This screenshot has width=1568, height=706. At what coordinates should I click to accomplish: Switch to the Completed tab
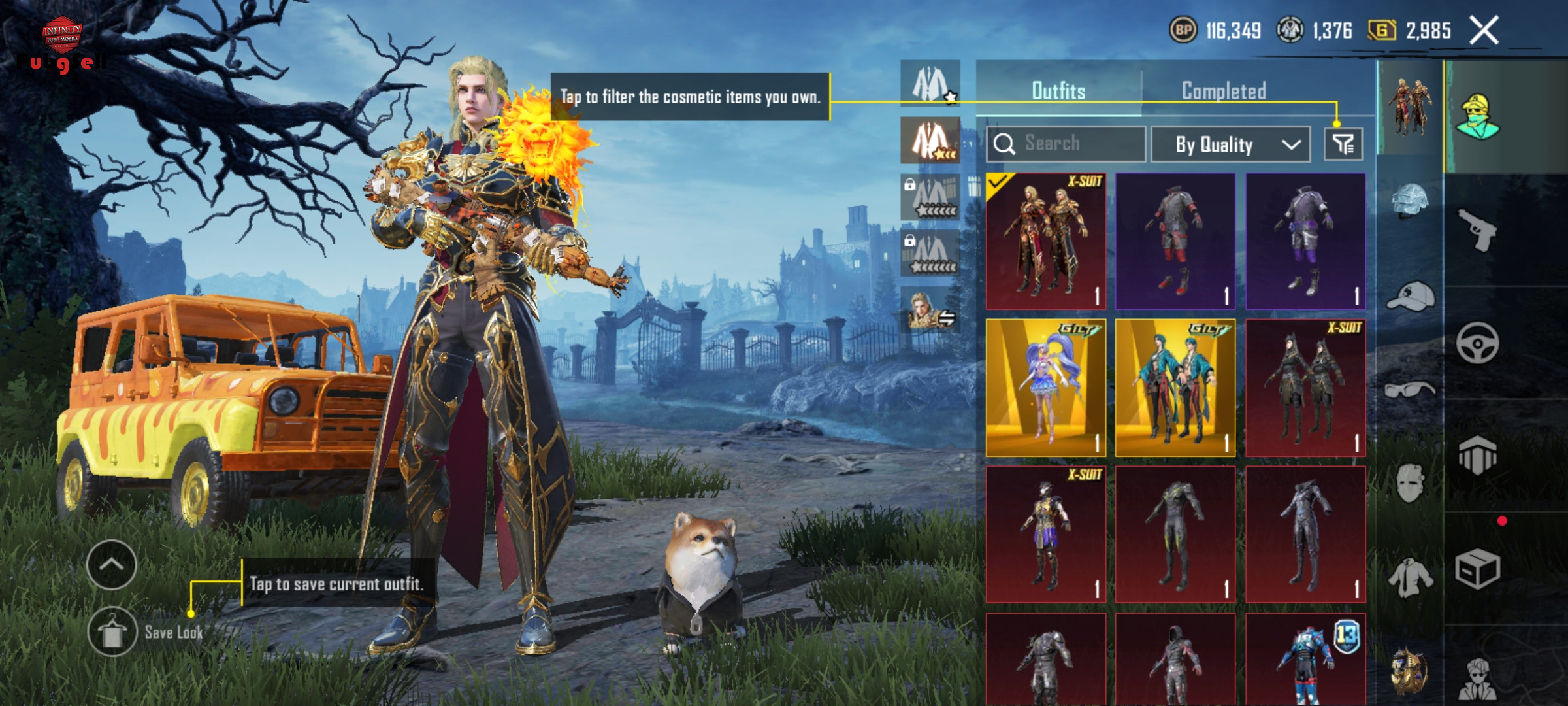click(1224, 91)
